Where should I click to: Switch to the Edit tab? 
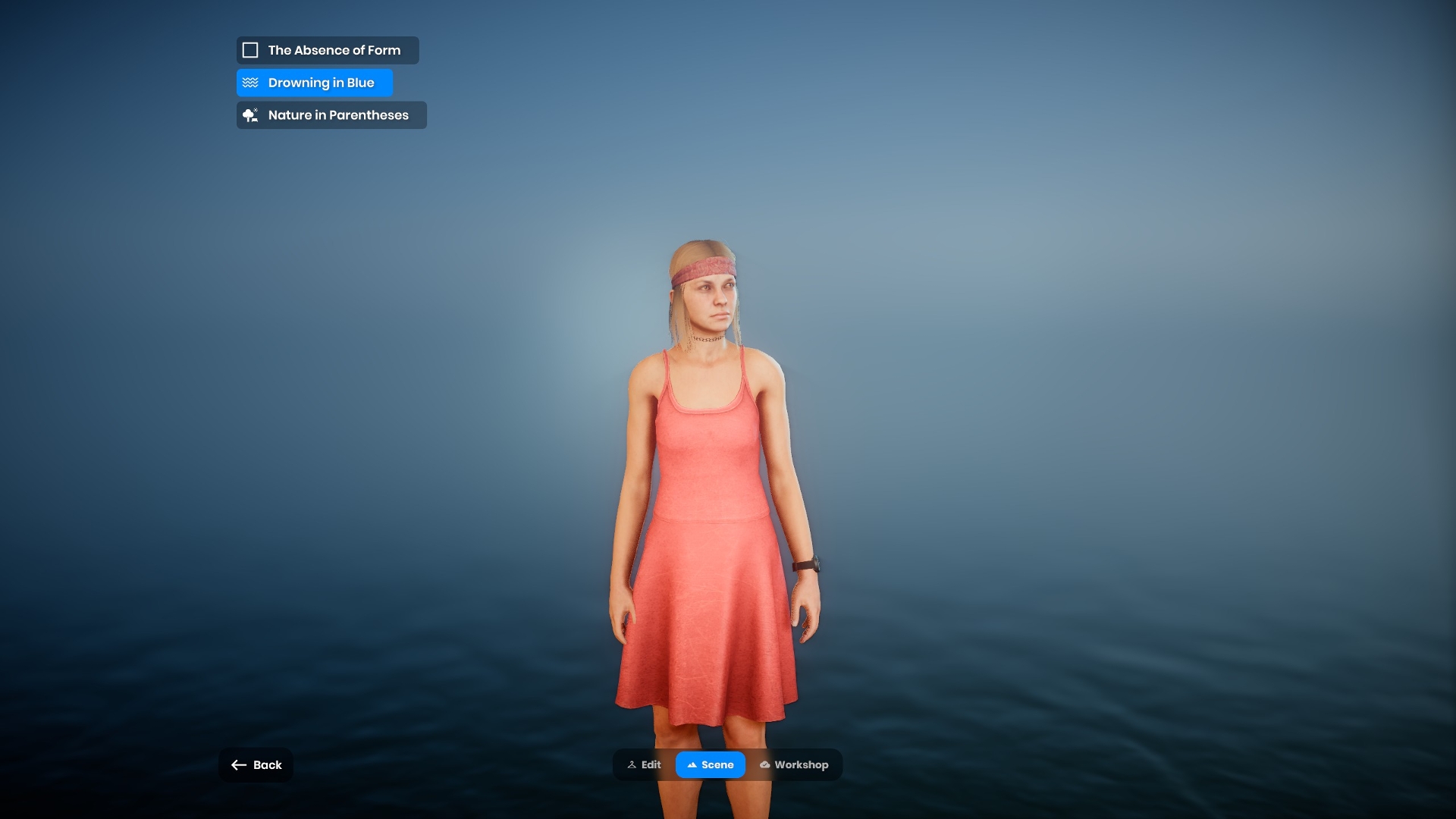click(x=645, y=765)
